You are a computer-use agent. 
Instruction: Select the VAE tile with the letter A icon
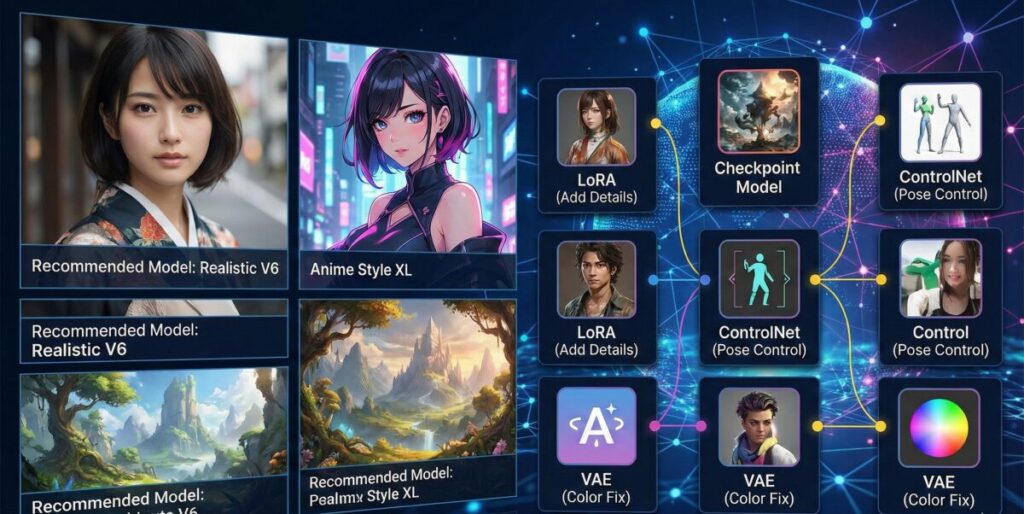597,447
